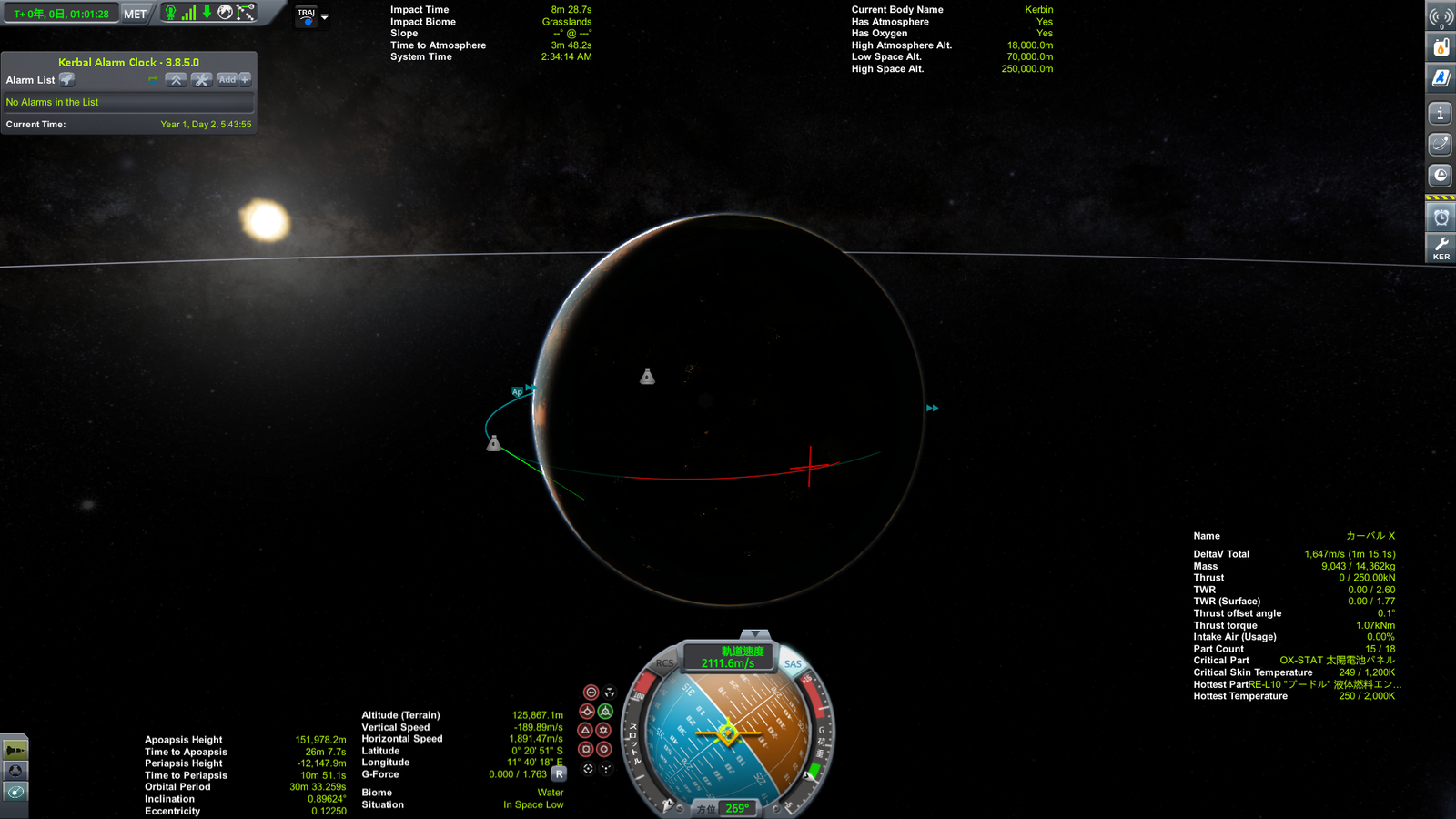Click the antenna signal icon in right sidebar

coord(1441,15)
